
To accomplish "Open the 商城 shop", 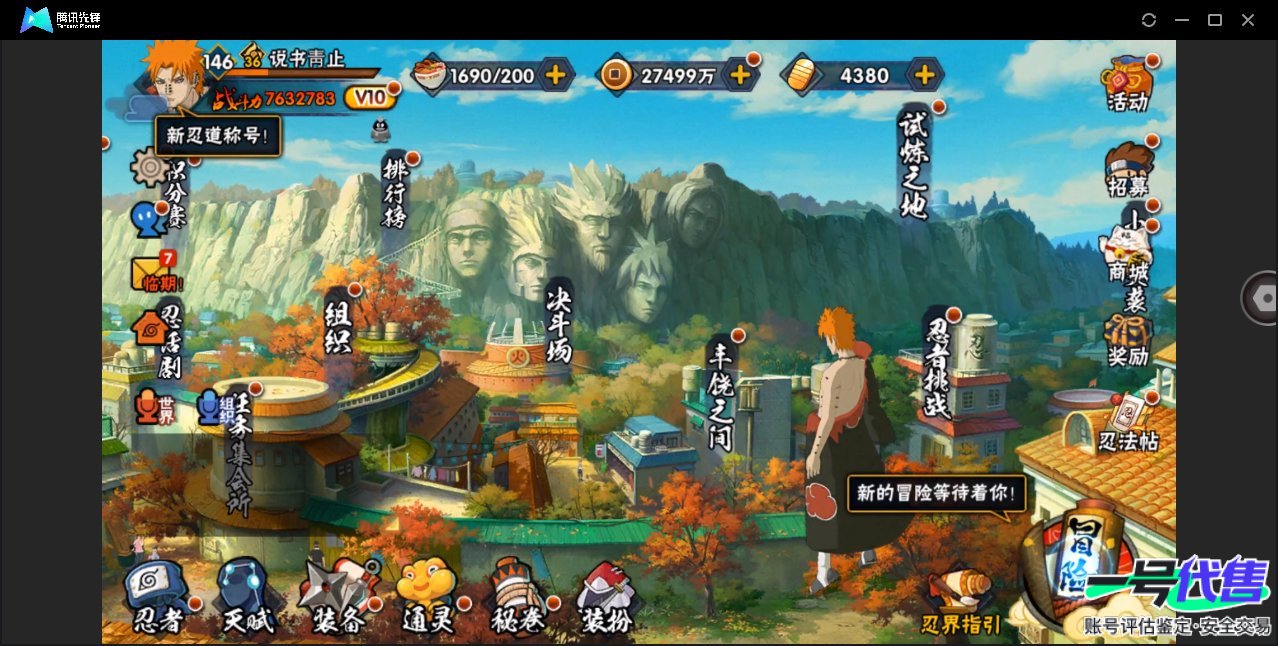I will (x=1128, y=254).
